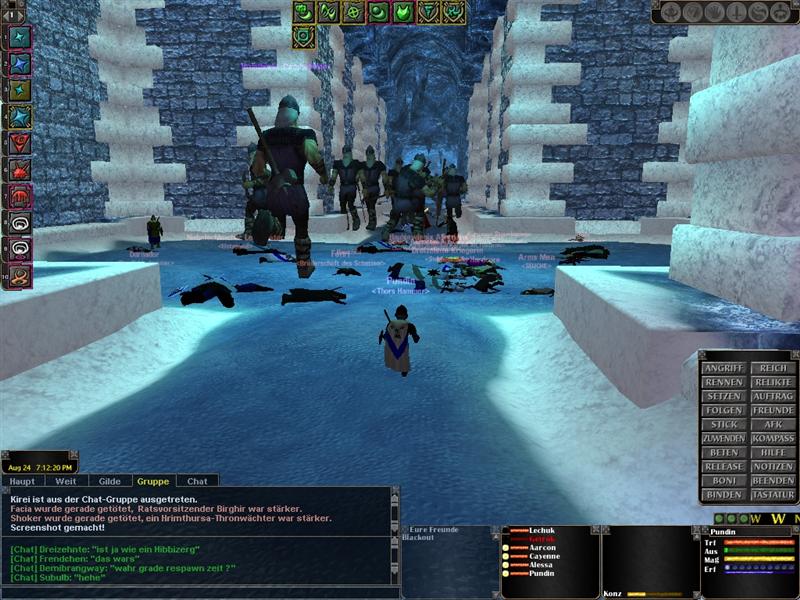Click the ANGRIFF attack button
The width and height of the screenshot is (800, 600).
click(723, 368)
